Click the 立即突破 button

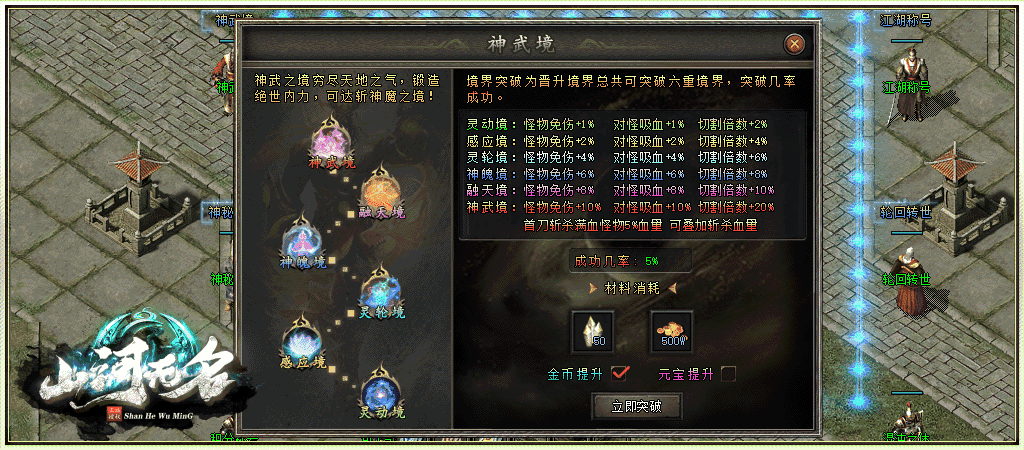[x=637, y=406]
